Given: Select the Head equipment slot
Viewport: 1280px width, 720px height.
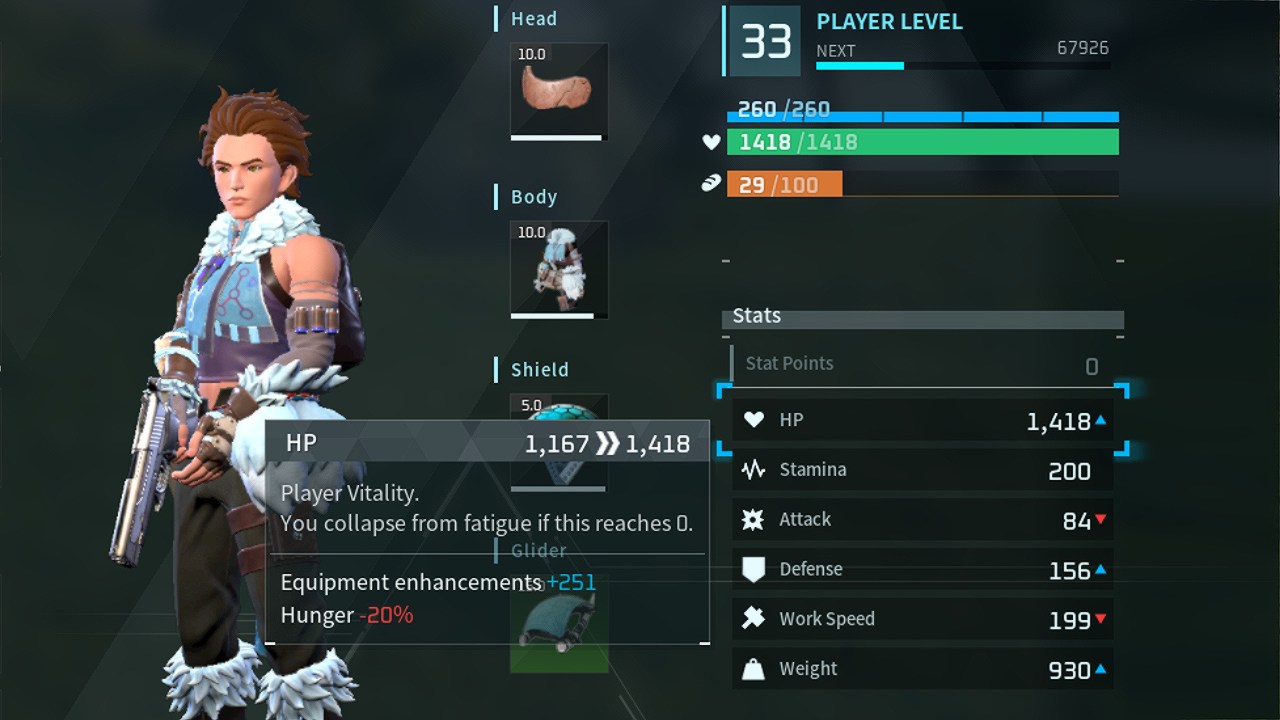Looking at the screenshot, I should [558, 88].
